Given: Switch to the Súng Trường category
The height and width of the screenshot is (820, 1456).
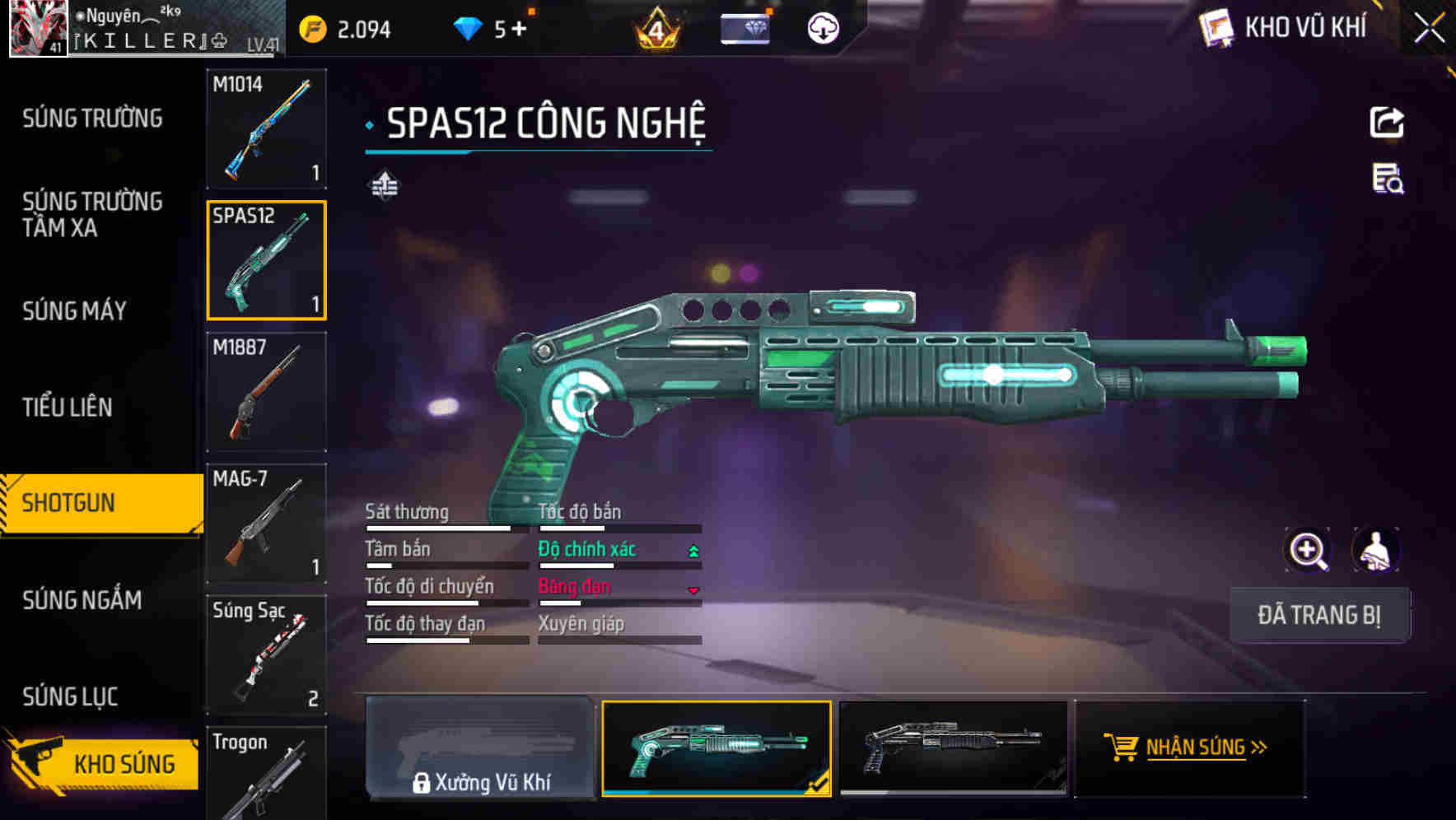Looking at the screenshot, I should [x=92, y=119].
